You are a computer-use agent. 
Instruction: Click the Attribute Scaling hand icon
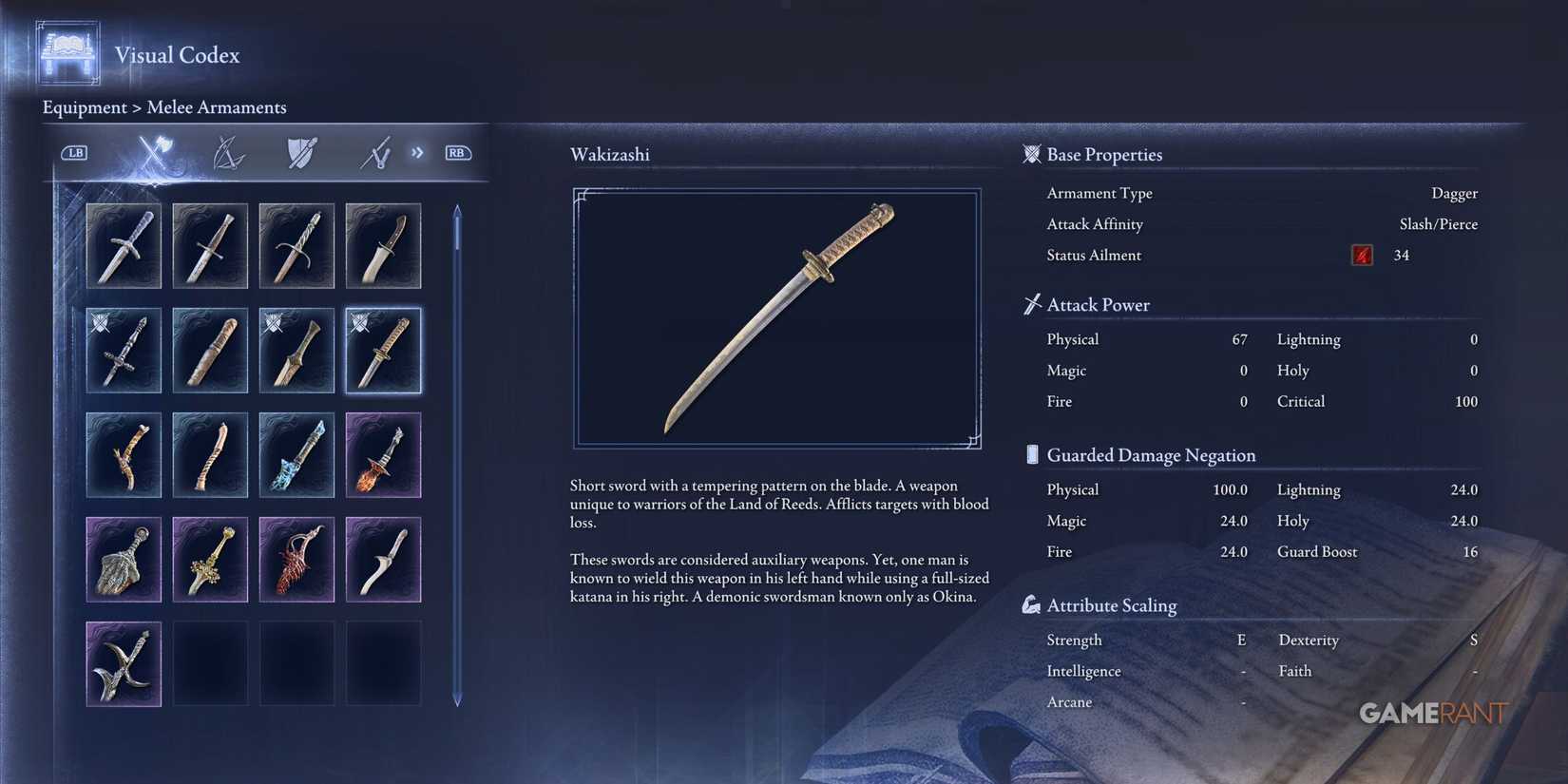point(1031,604)
